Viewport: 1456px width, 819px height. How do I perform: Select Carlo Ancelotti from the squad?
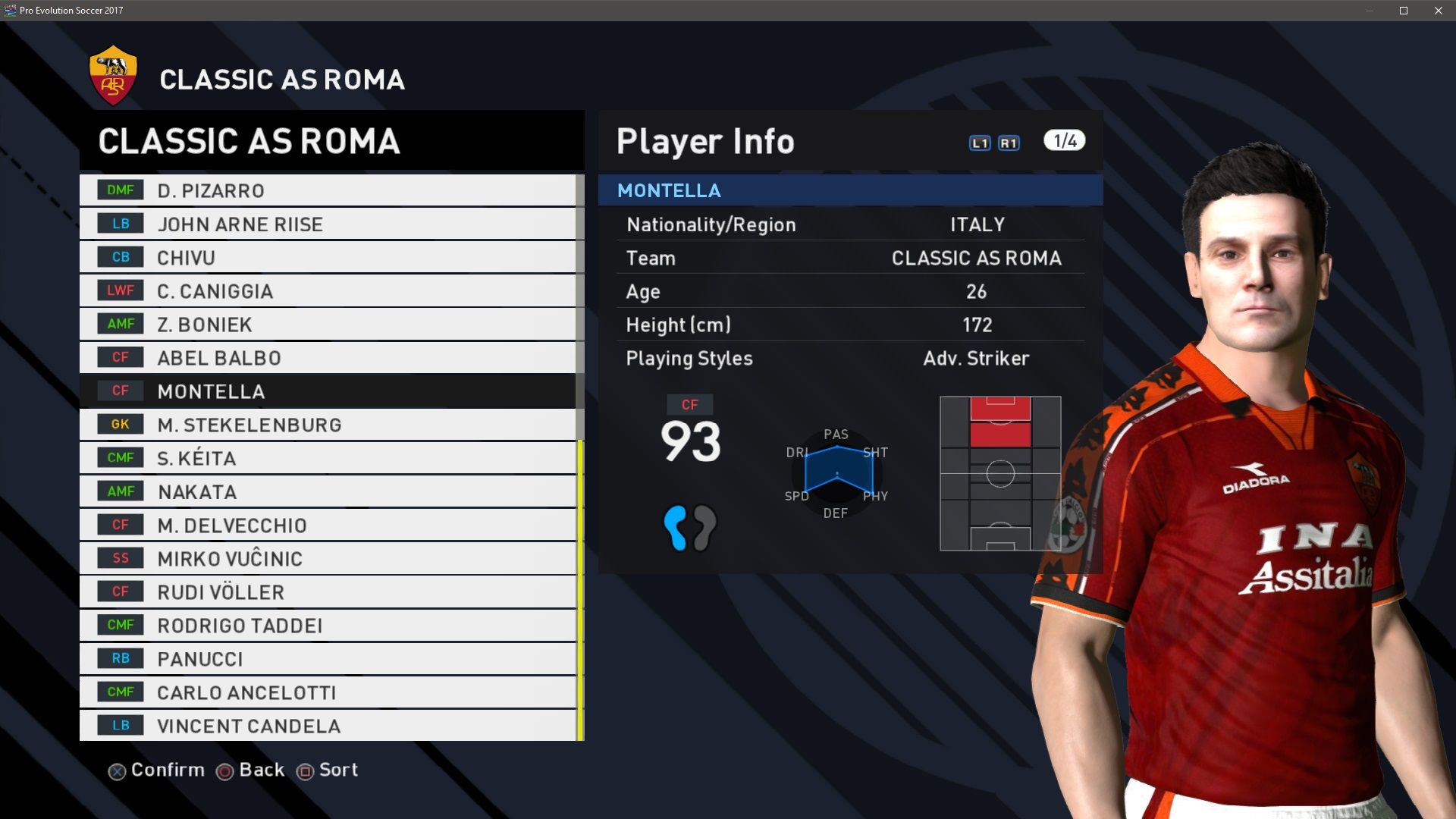tap(328, 692)
